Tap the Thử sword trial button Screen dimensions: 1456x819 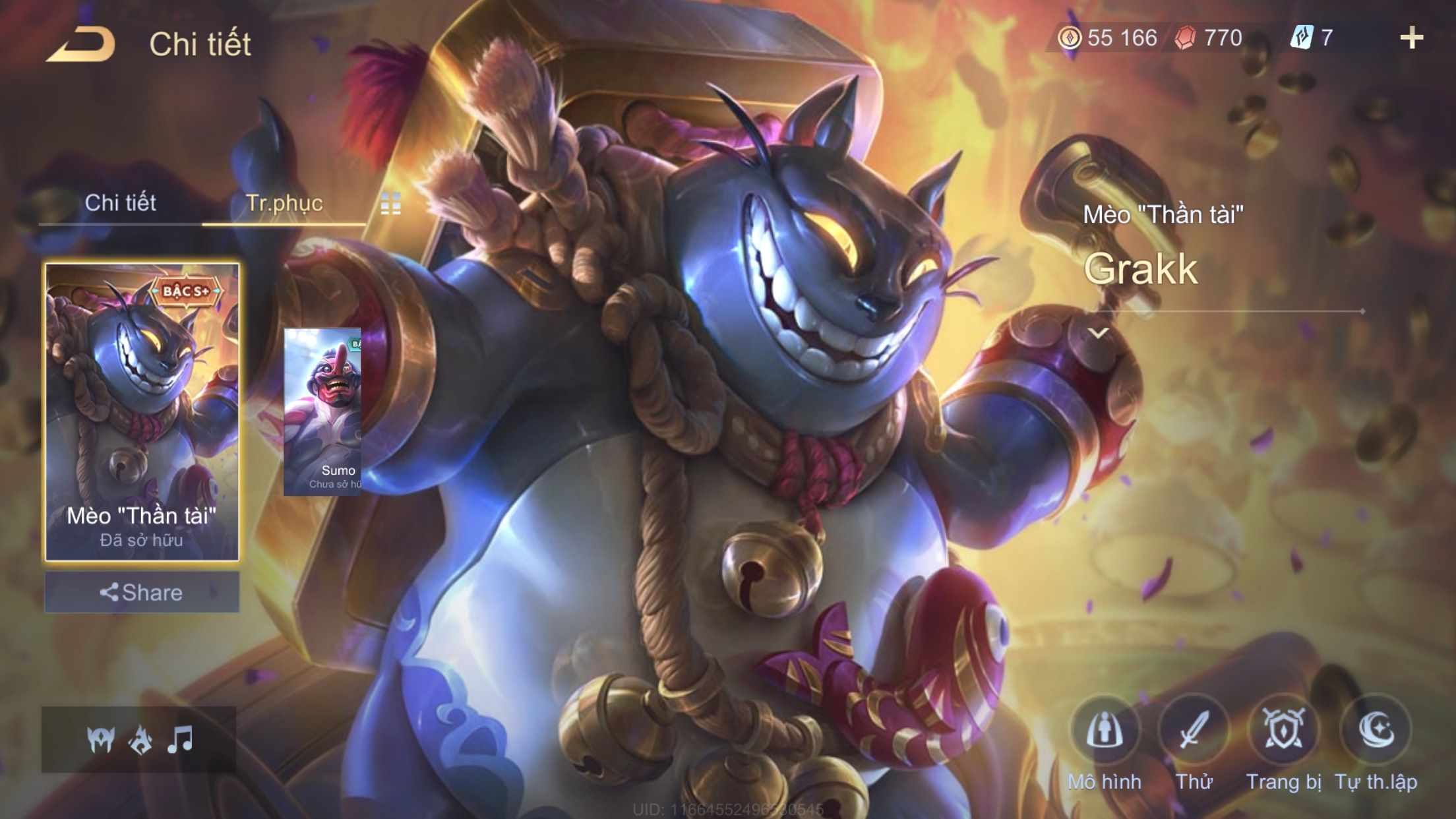point(1194,731)
